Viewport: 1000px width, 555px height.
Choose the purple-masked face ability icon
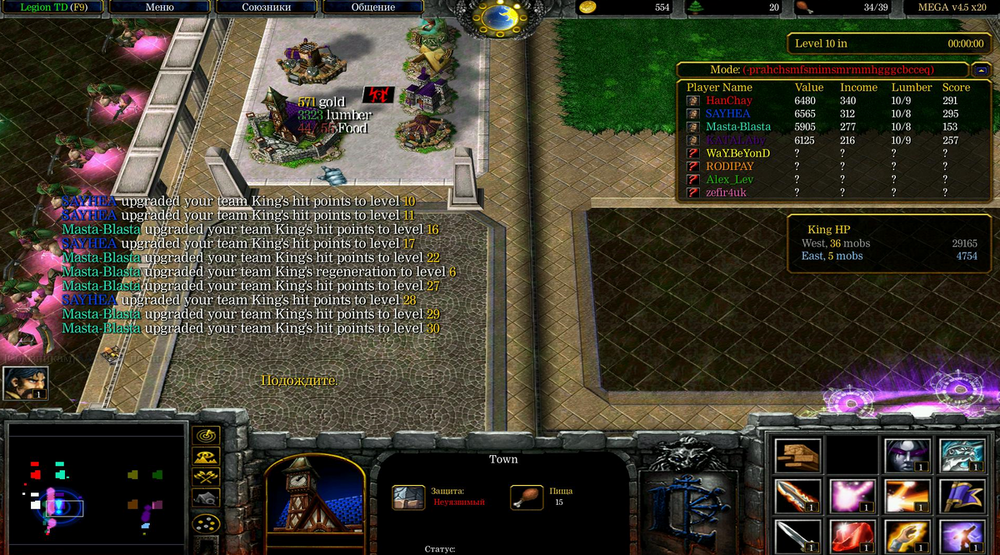point(906,455)
